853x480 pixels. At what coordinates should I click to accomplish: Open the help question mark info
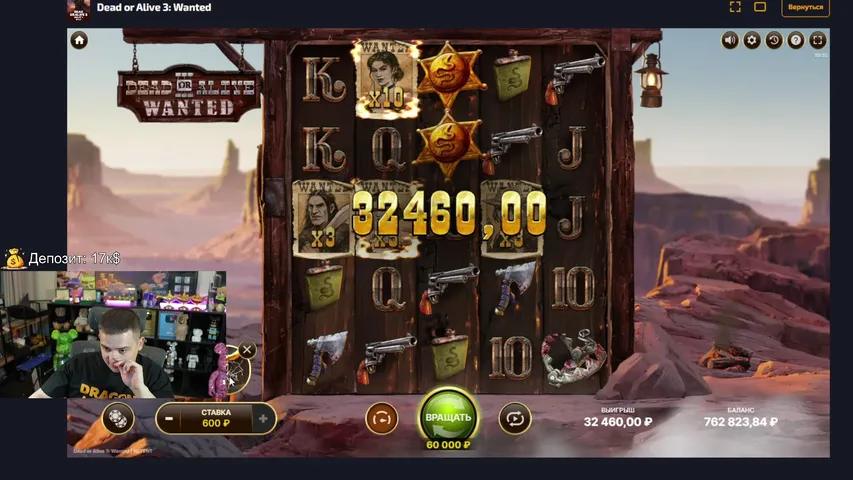(x=796, y=40)
